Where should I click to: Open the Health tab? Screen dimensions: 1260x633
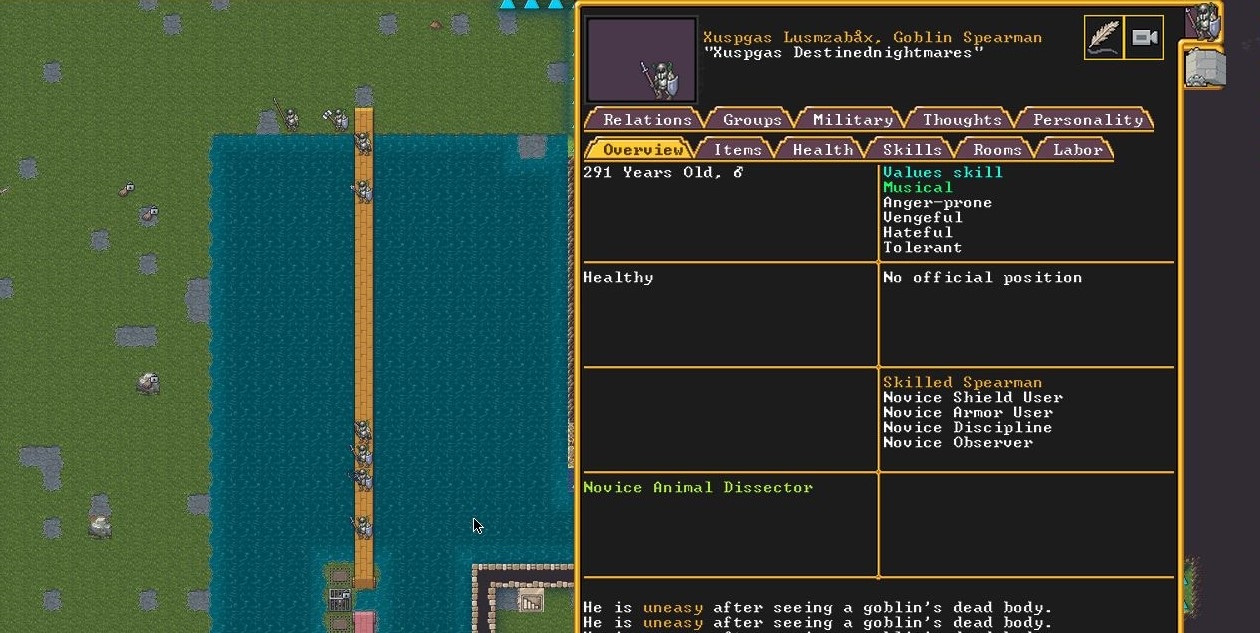click(x=822, y=149)
